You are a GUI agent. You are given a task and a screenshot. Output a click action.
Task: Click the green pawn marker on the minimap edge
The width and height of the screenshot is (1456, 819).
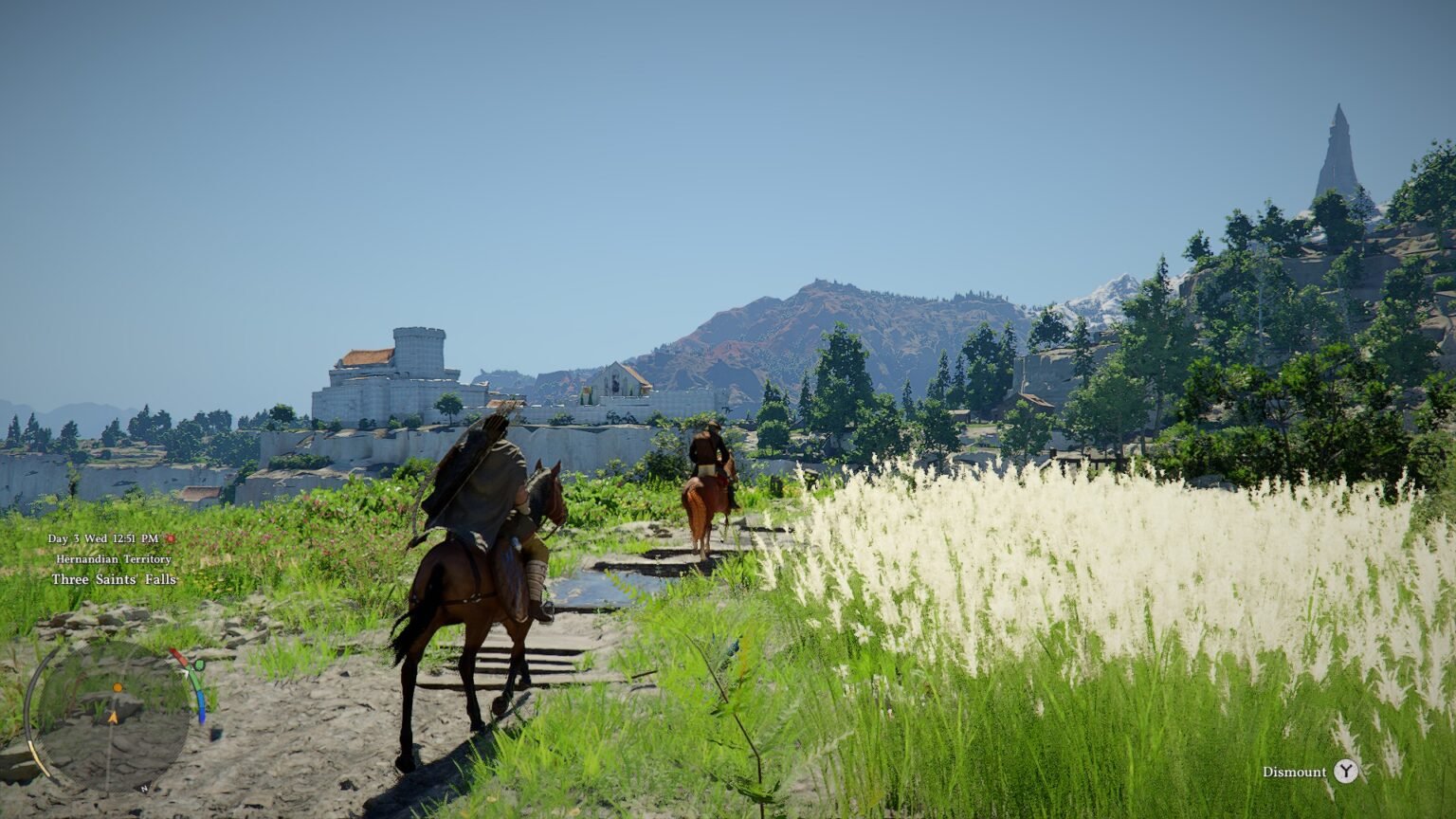pos(199,664)
